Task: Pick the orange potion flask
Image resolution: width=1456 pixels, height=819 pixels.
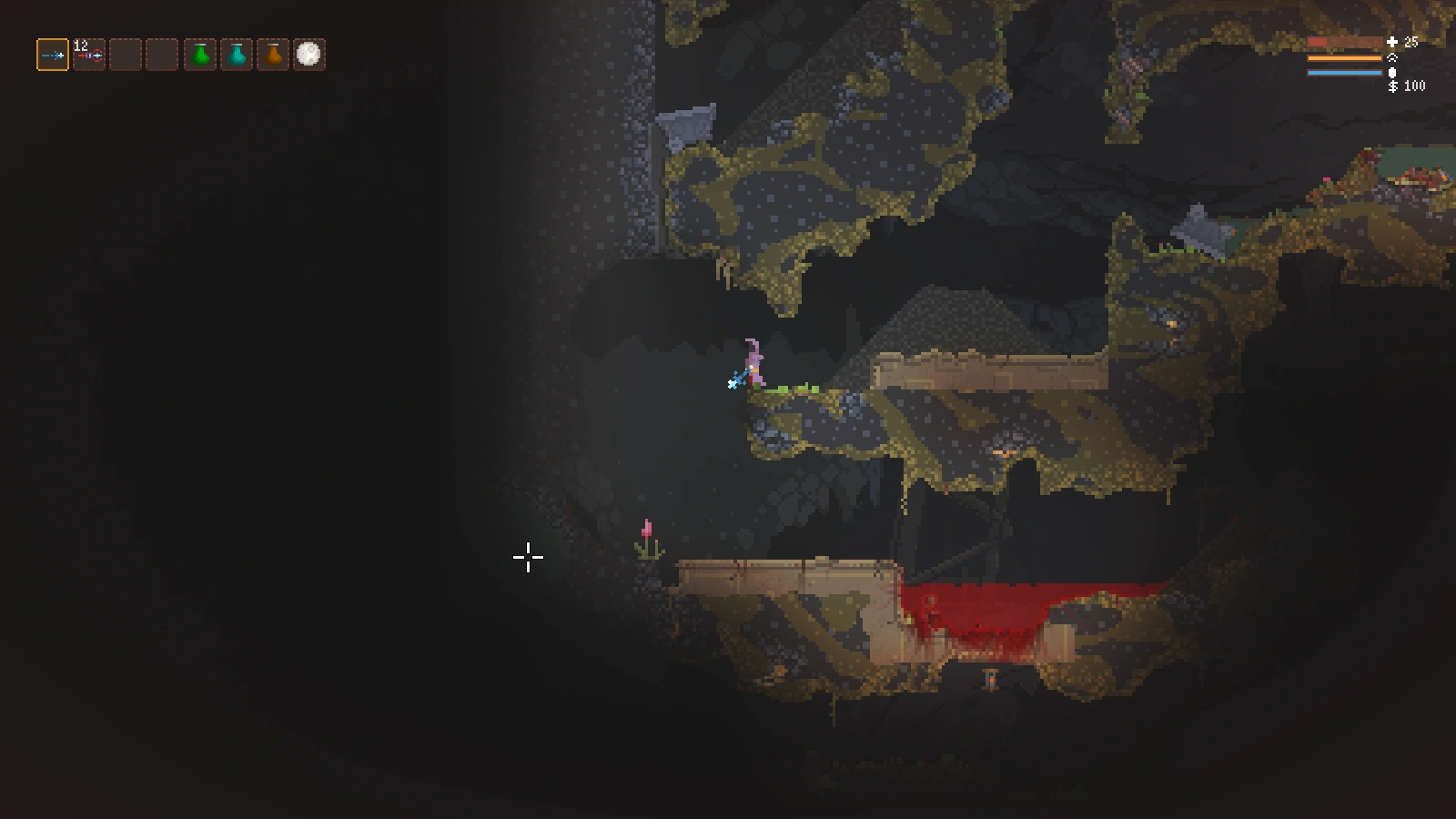Action: coord(273,55)
